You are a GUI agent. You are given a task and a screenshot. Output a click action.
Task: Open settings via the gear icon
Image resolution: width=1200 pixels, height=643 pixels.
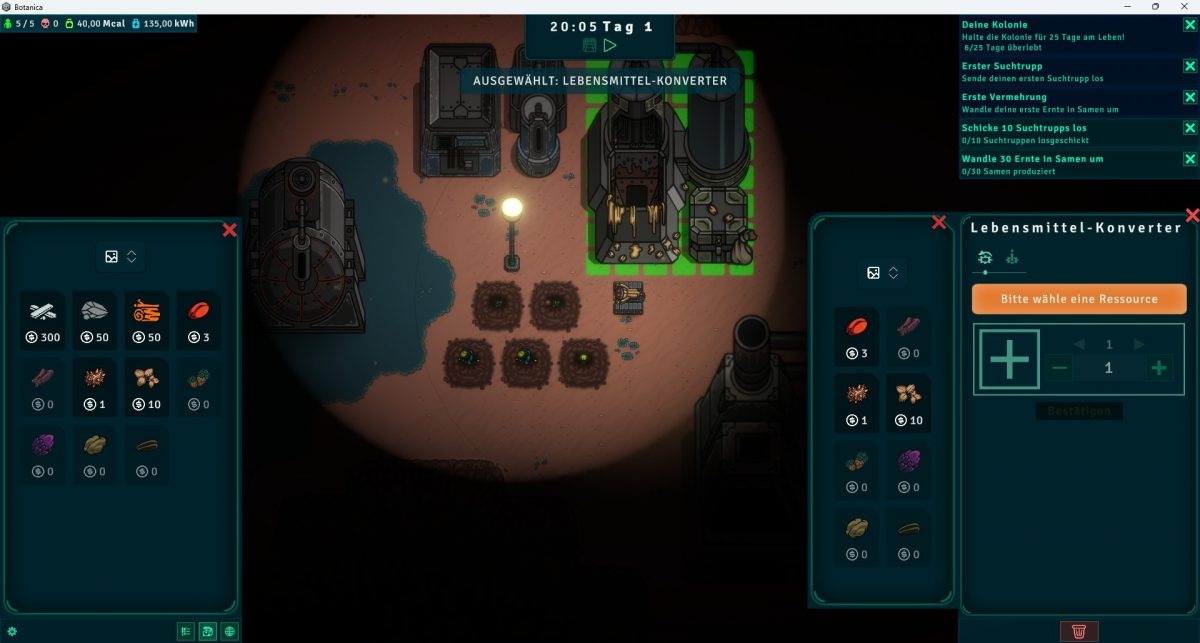pyautogui.click(x=12, y=631)
